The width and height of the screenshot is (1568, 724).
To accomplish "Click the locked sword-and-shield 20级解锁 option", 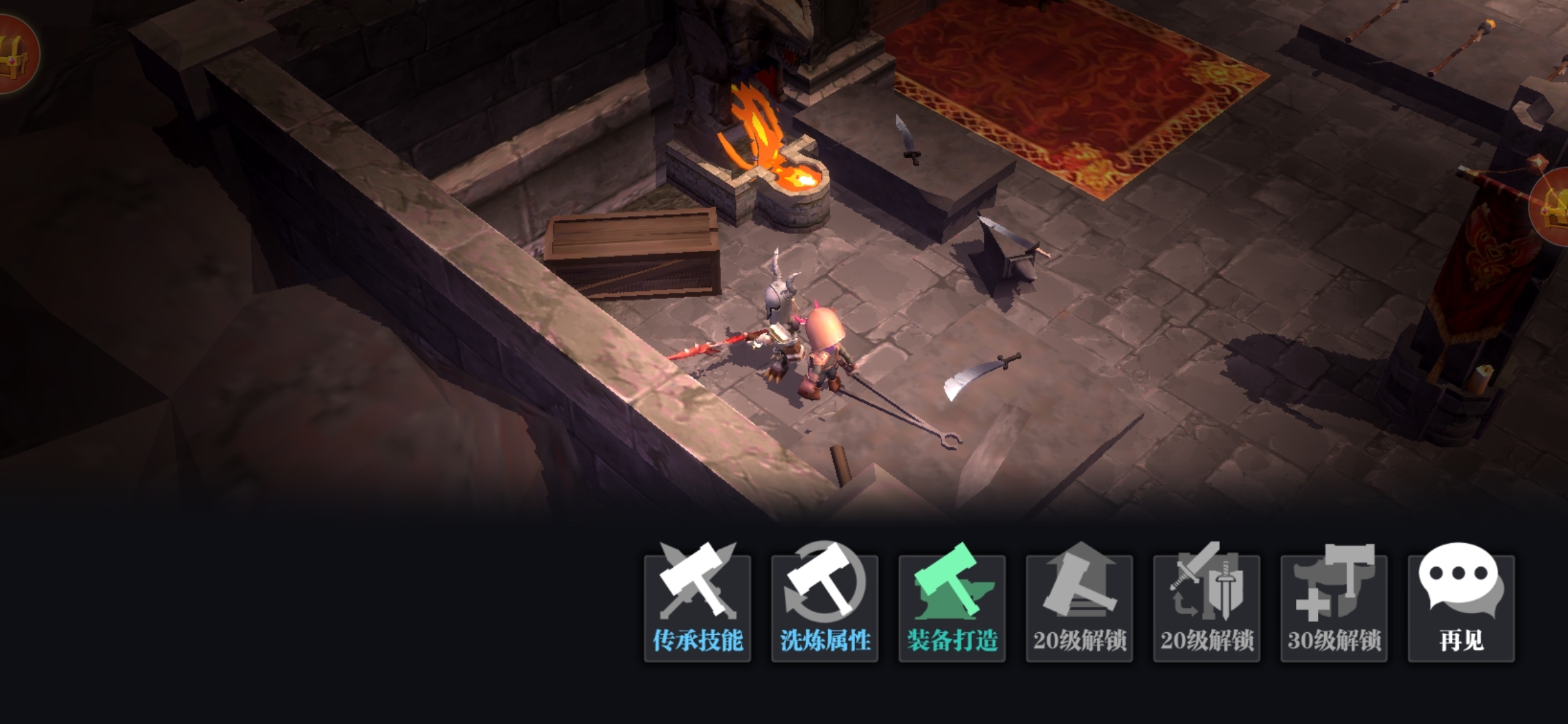I will point(1206,607).
